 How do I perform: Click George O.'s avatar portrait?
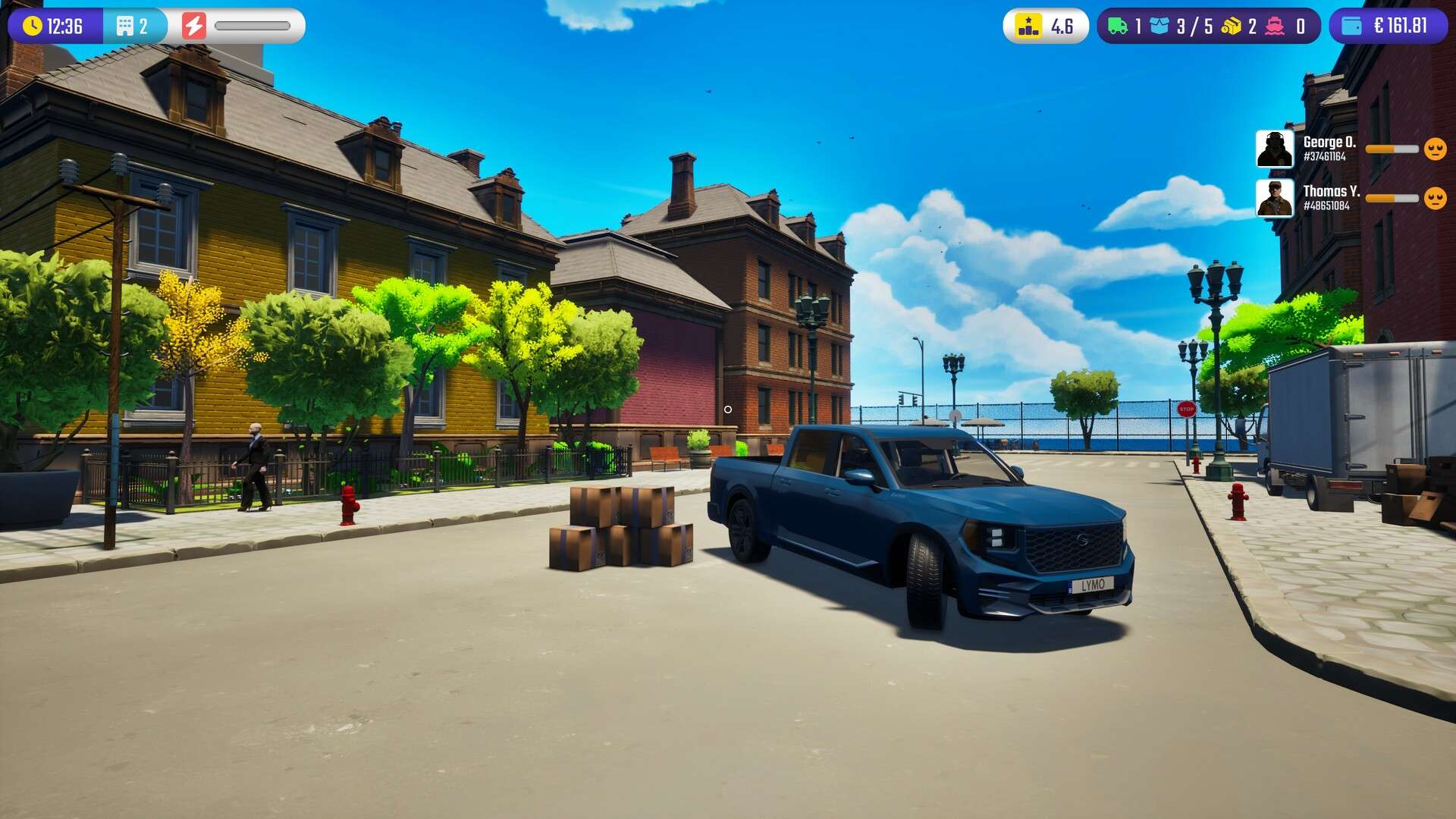1276,149
